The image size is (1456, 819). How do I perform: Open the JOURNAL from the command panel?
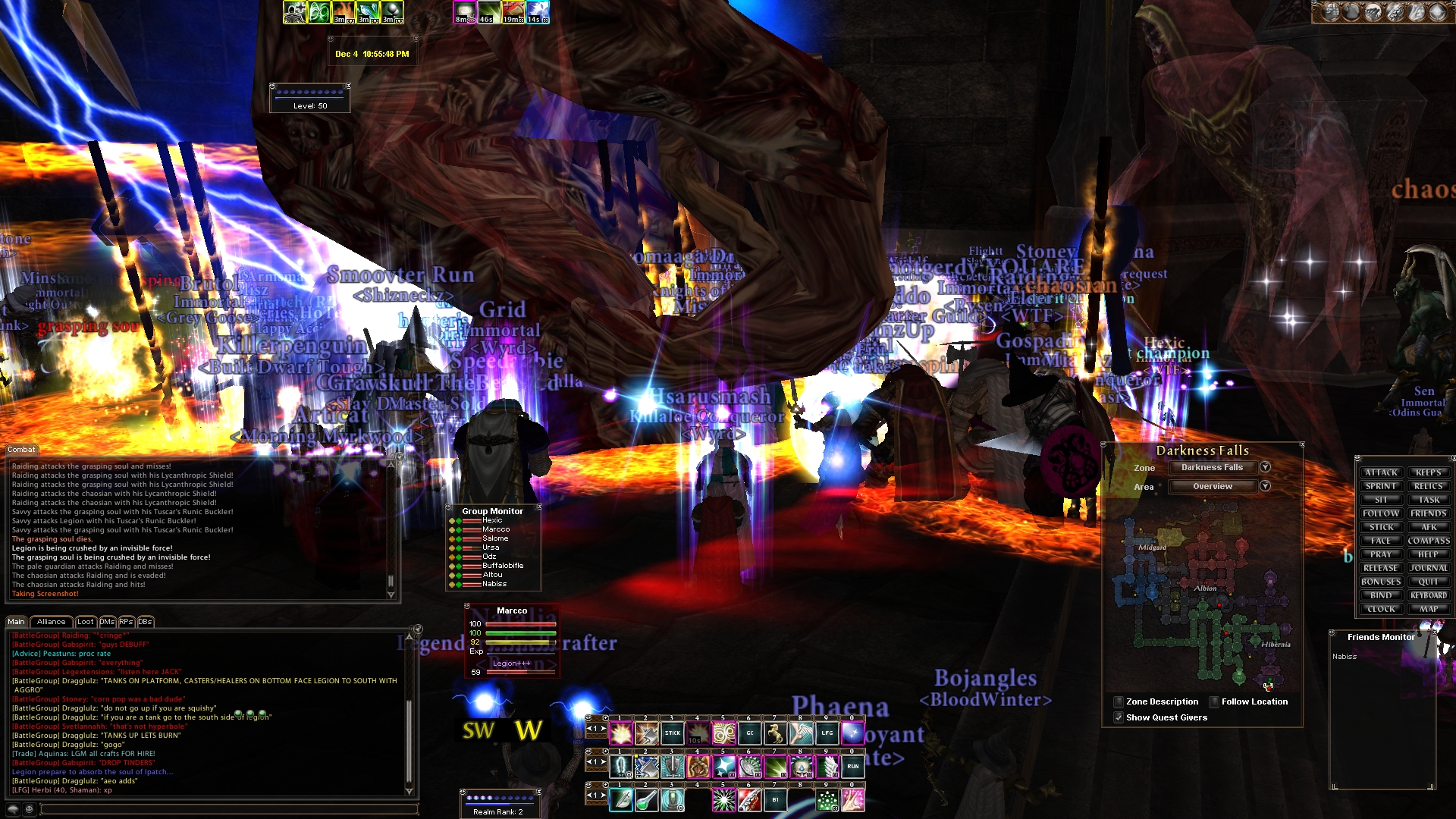pyautogui.click(x=1429, y=568)
